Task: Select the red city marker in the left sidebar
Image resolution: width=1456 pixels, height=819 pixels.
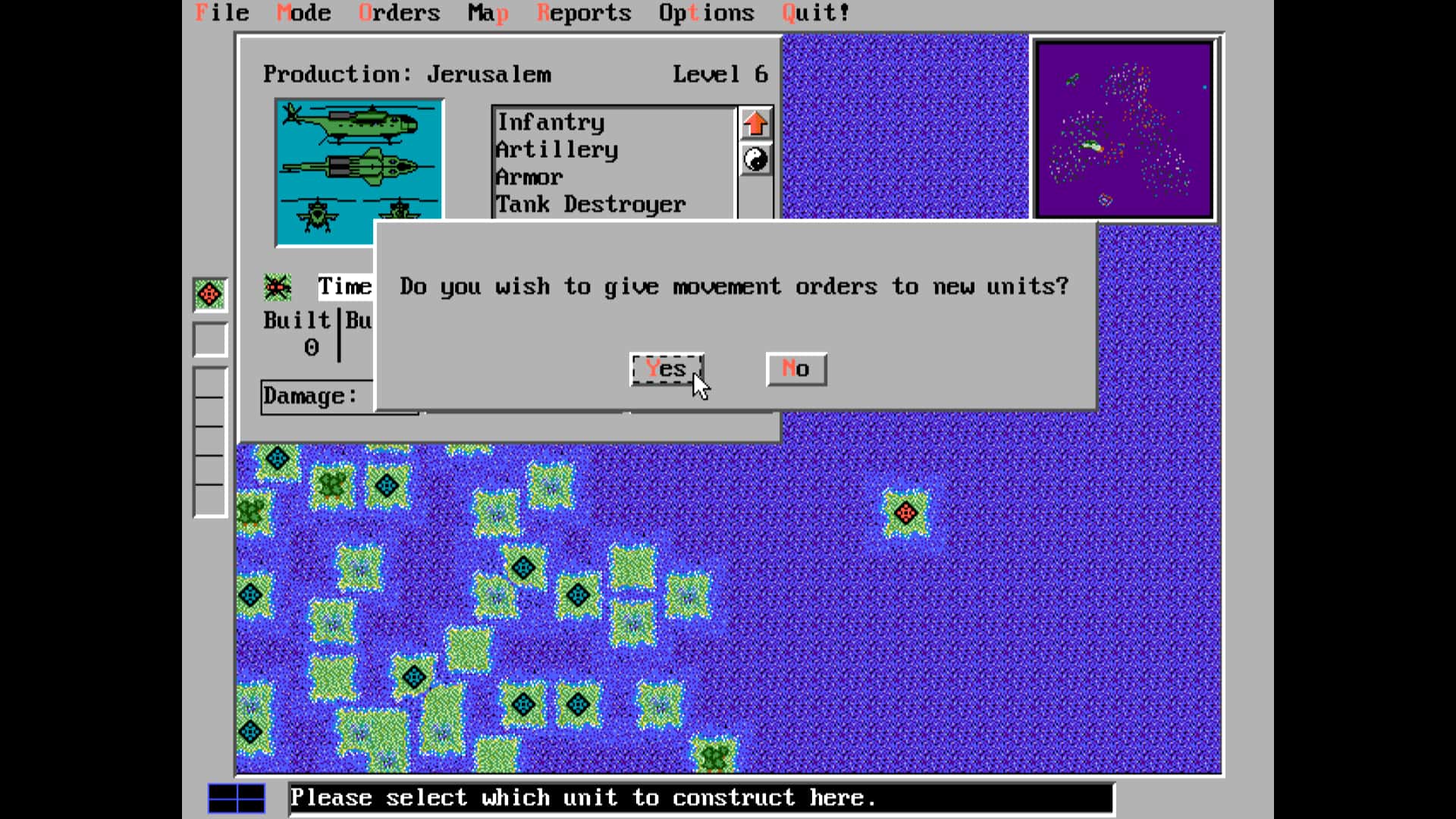Action: click(209, 295)
